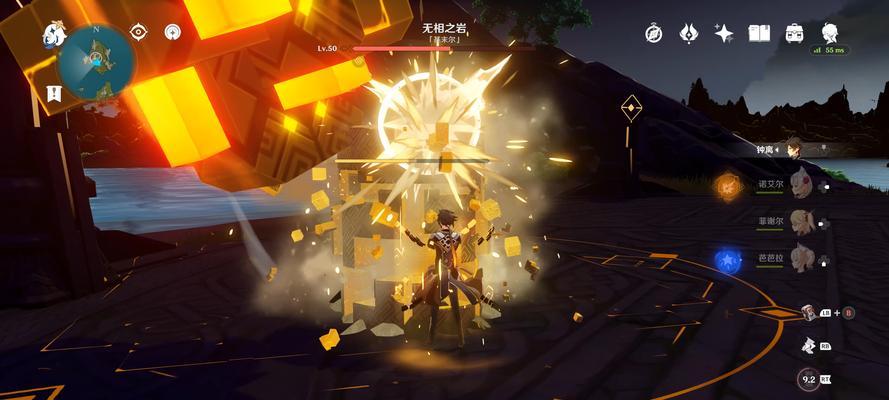
Task: Use the quick-access gadget icon
Action: [807, 313]
